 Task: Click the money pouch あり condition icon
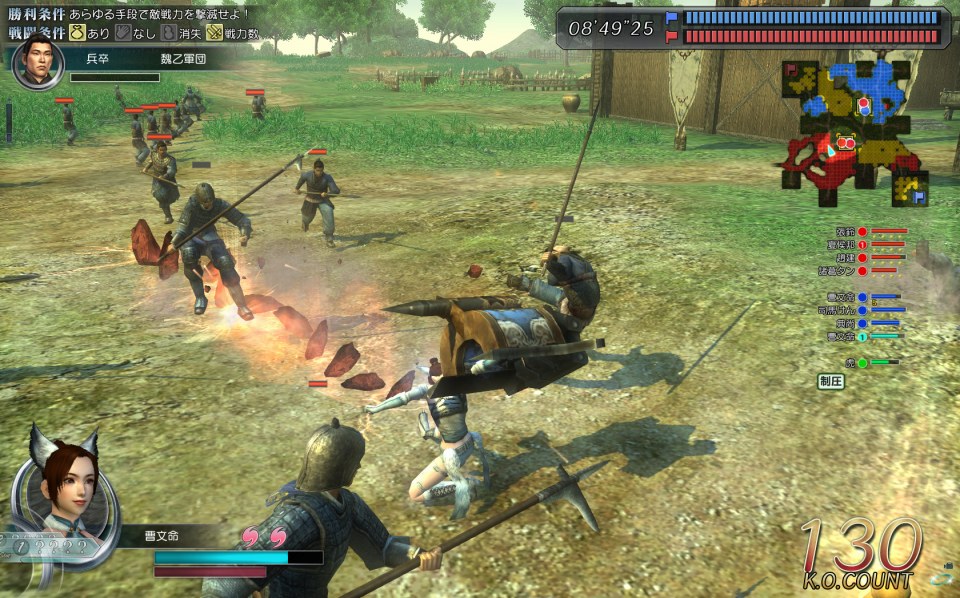click(77, 33)
